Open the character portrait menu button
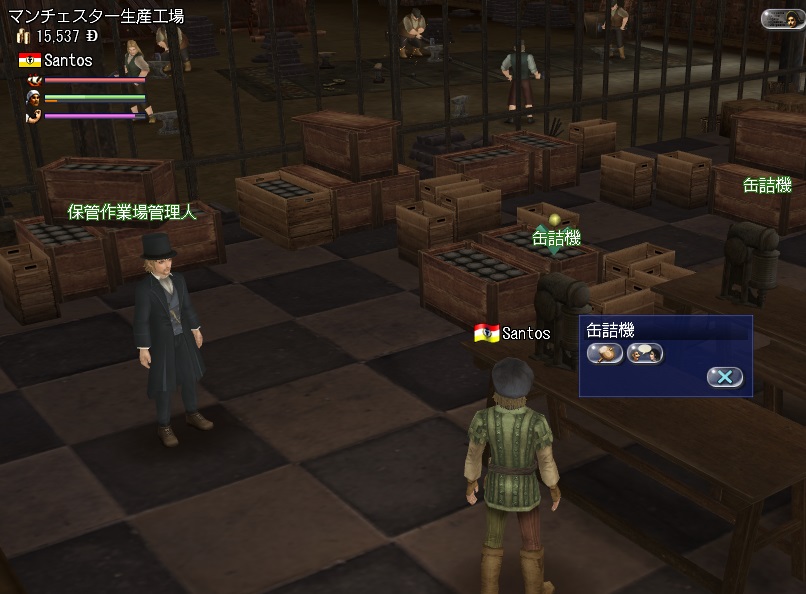 [781, 18]
